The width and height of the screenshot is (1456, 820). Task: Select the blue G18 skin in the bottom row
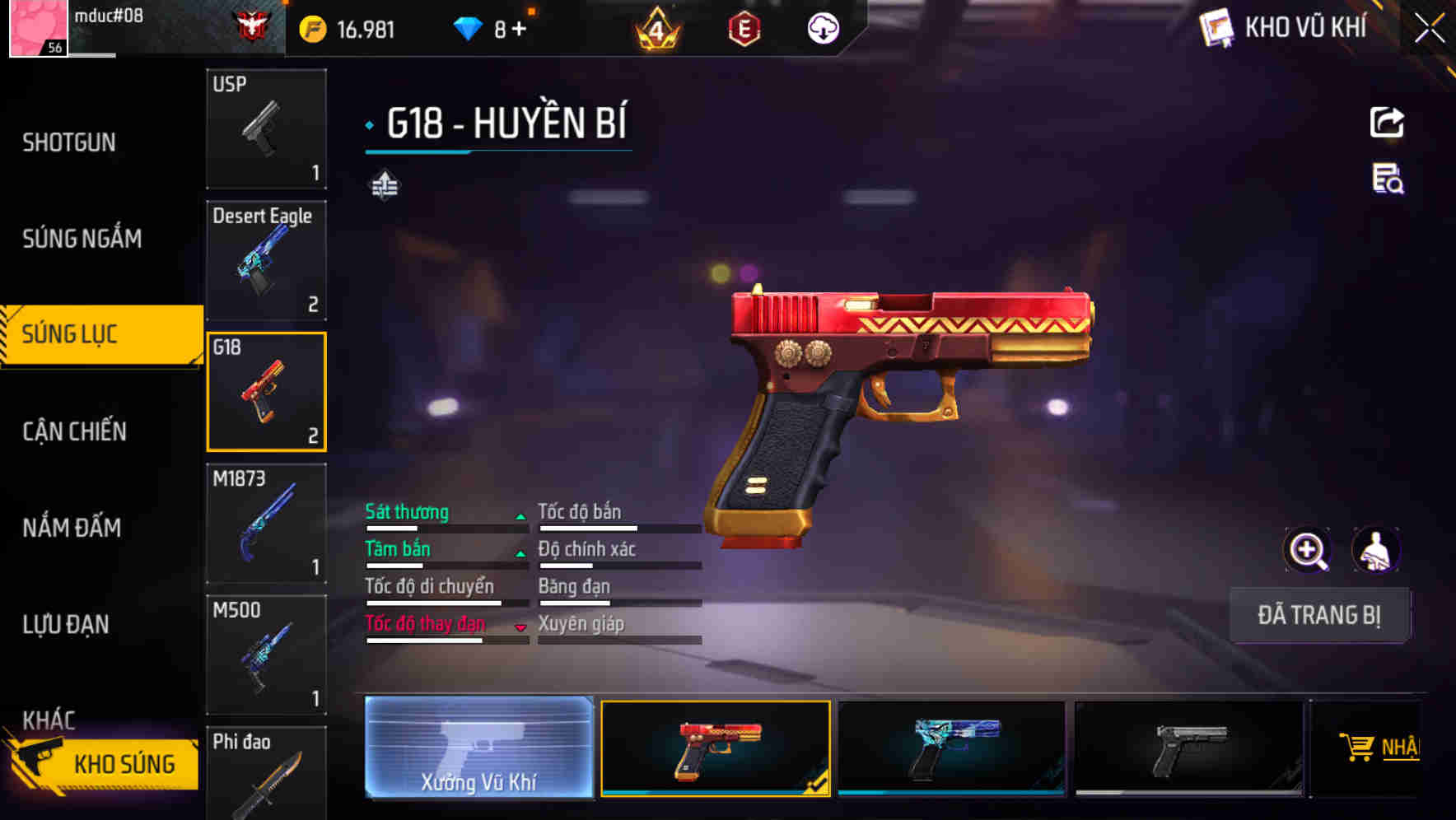951,748
